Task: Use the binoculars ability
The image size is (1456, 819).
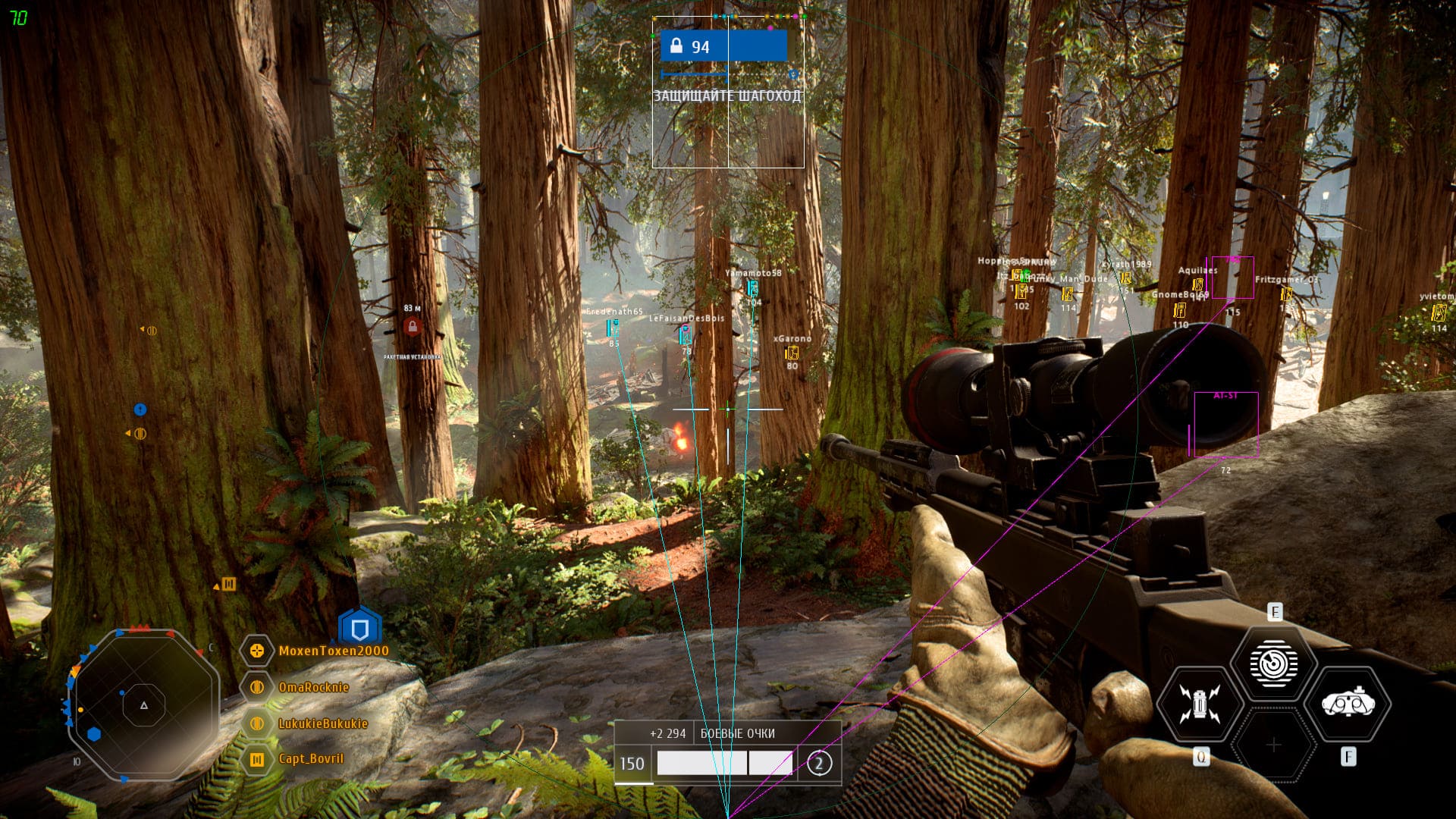Action: click(1348, 704)
